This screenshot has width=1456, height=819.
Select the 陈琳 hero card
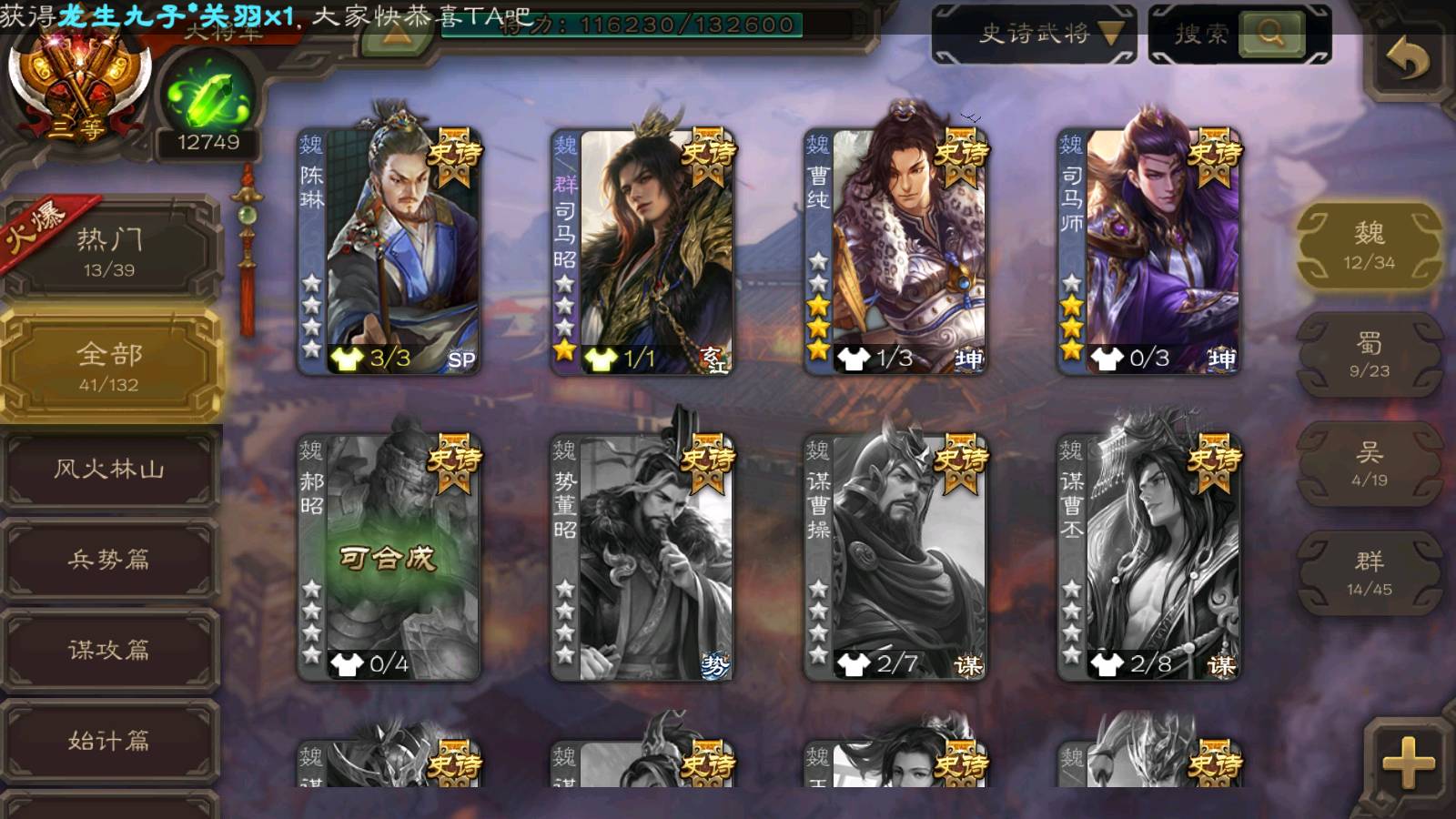tap(390, 250)
